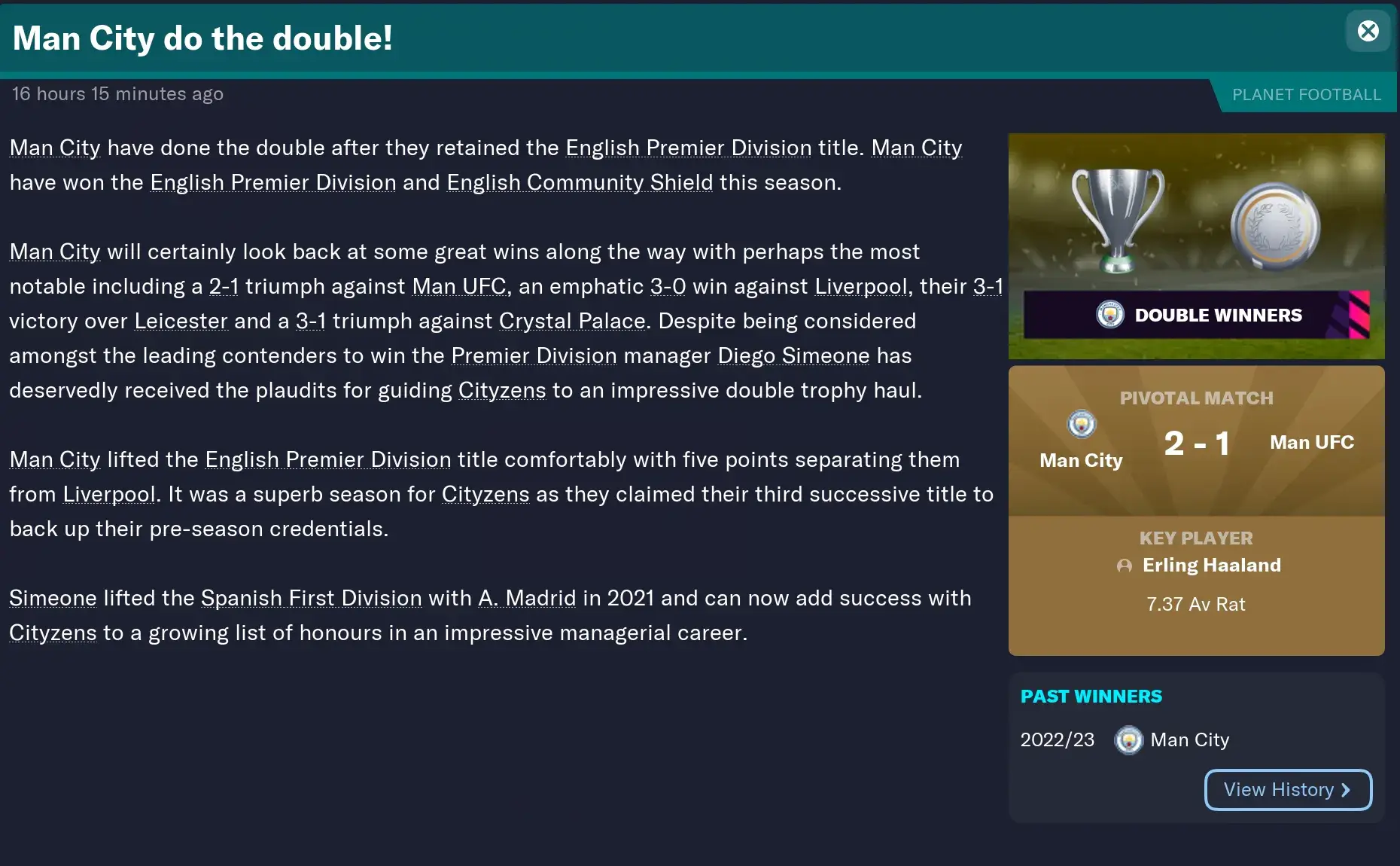The image size is (1400, 866).
Task: Open the Planet Football source tab
Action: [x=1307, y=93]
